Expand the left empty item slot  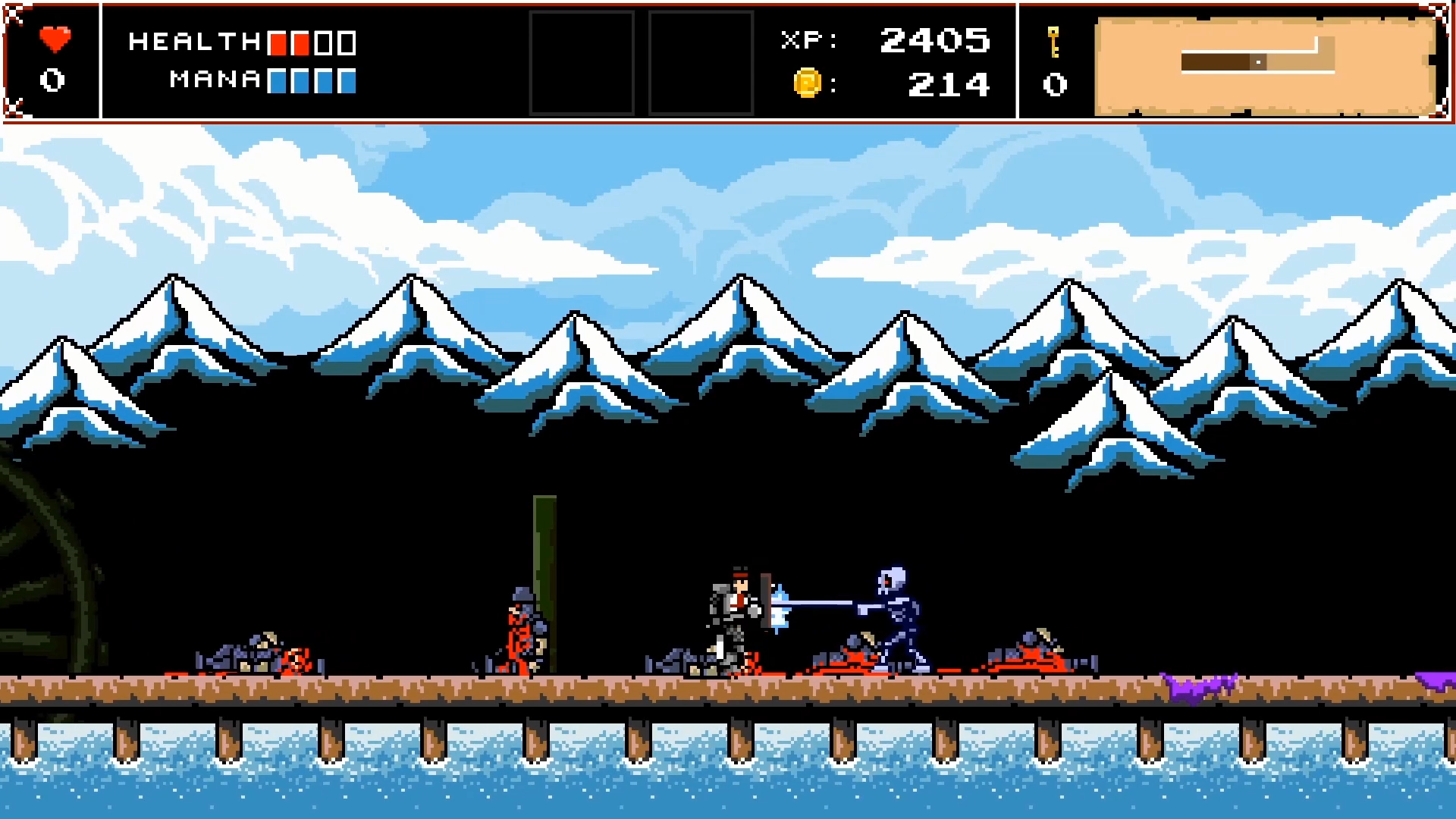(582, 64)
